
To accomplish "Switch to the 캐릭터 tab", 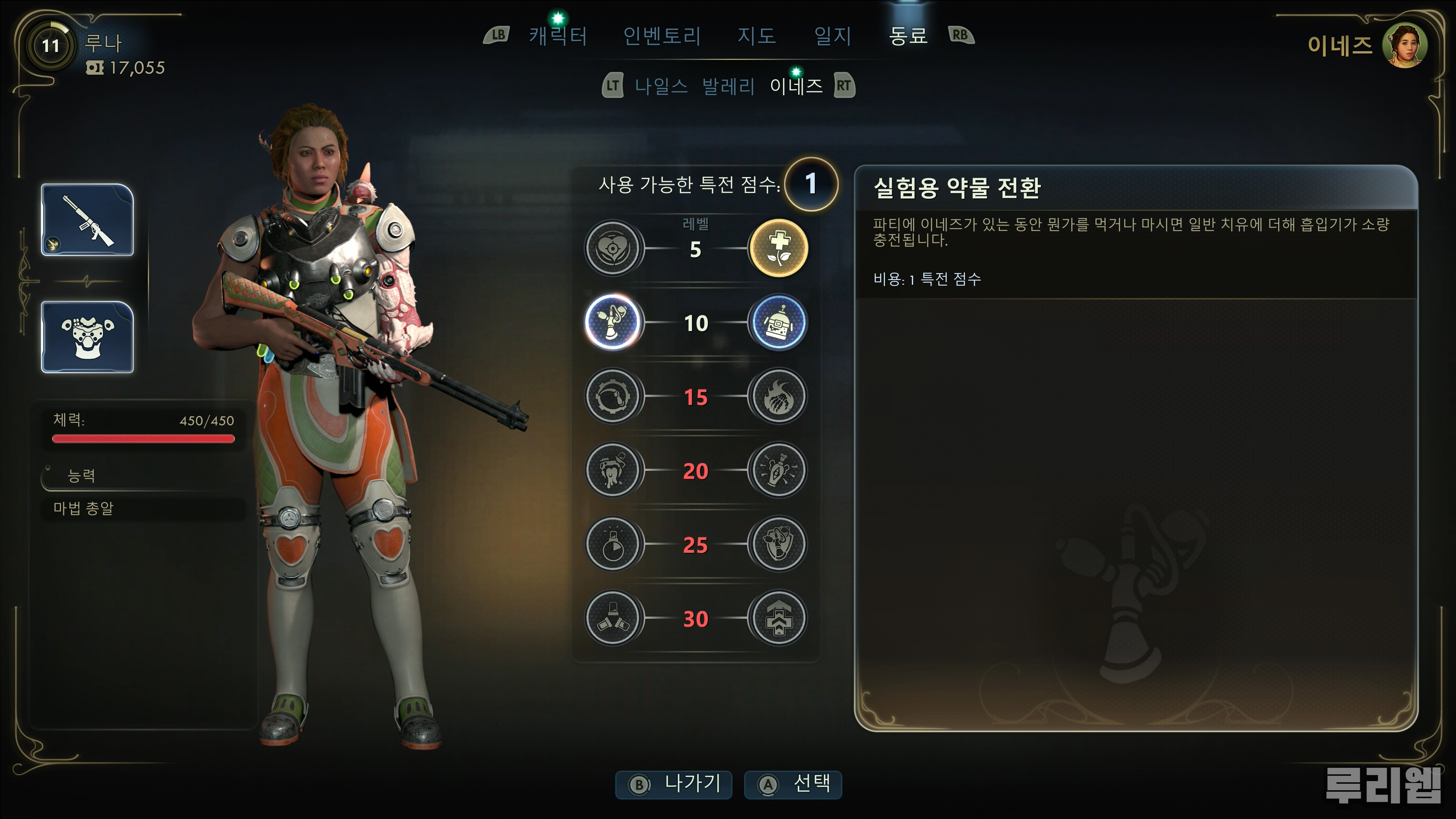I will (x=558, y=36).
